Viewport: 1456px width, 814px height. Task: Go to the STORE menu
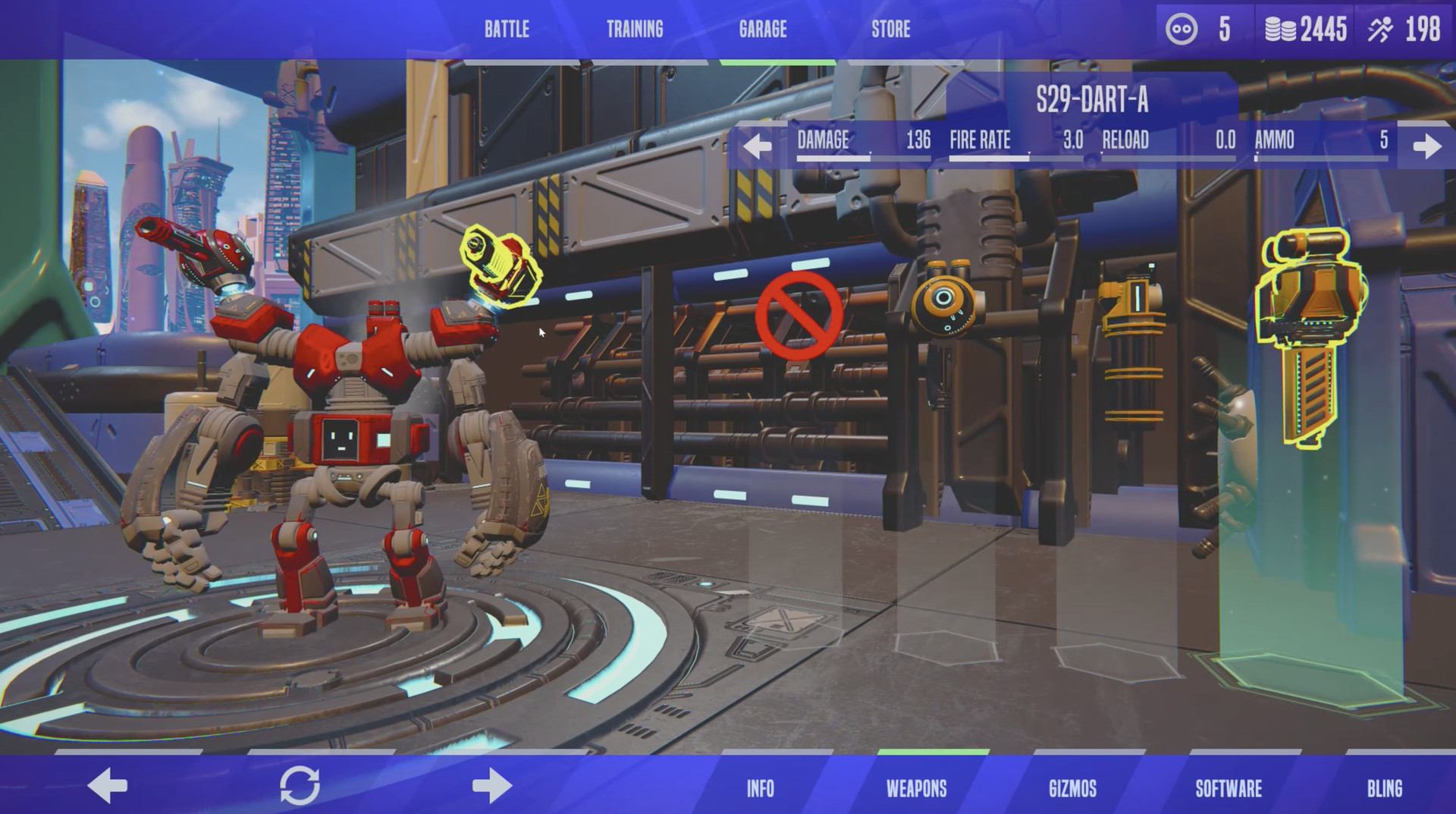(x=891, y=30)
